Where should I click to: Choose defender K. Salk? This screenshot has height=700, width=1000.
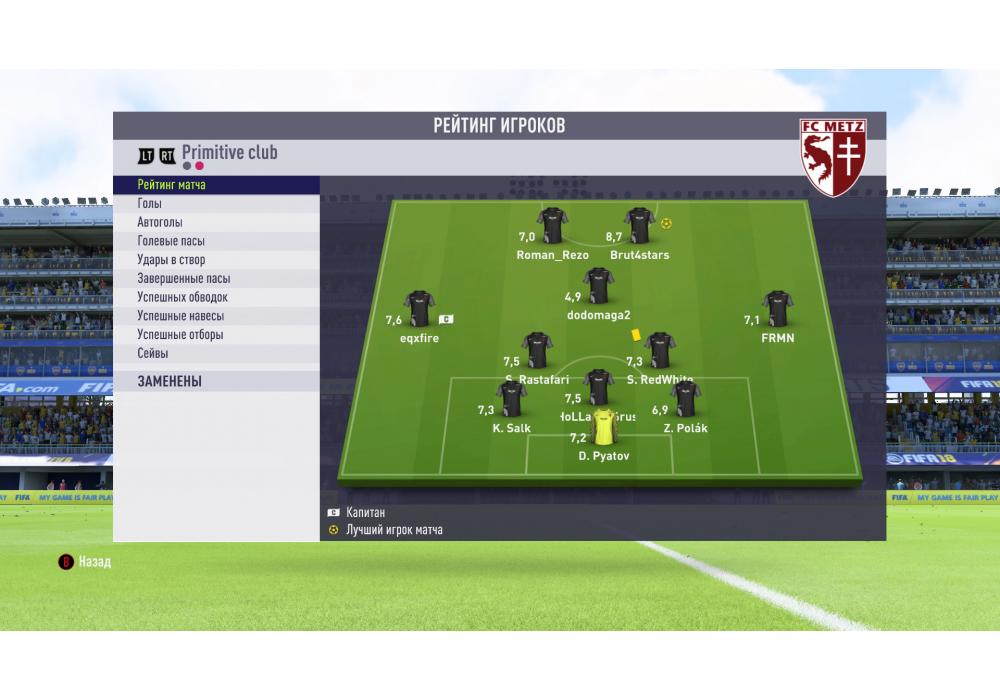point(511,400)
